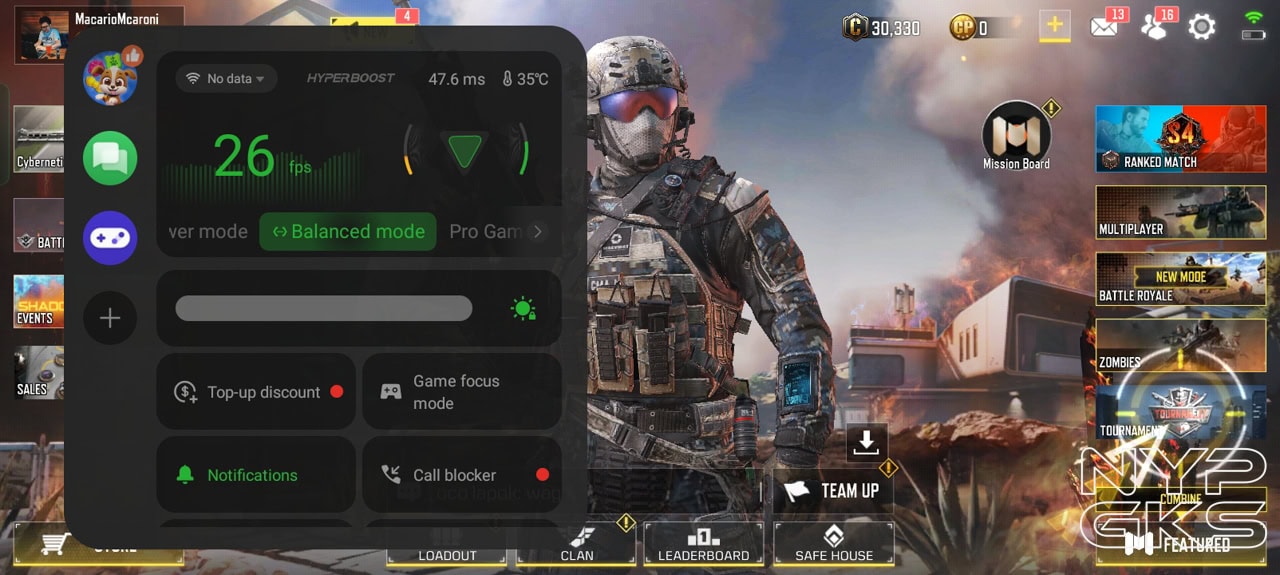
Task: Click the Team Up button
Action: (x=832, y=490)
